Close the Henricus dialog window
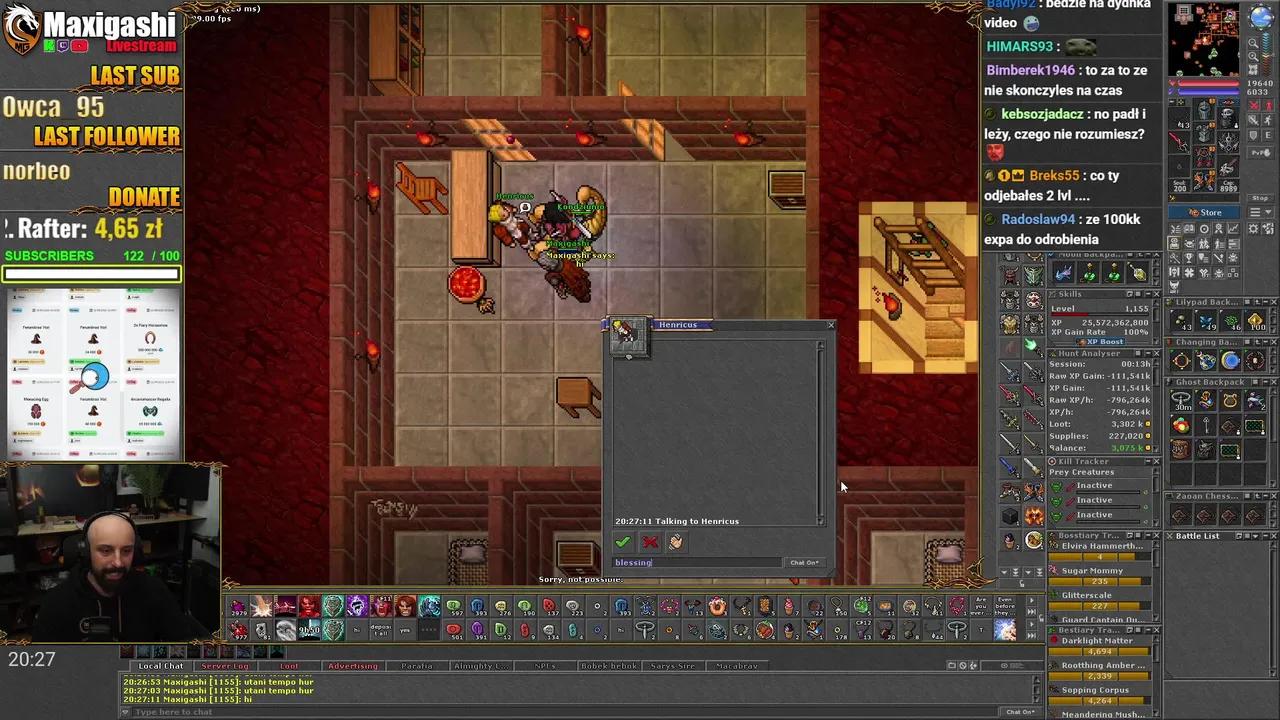The image size is (1280, 720). [x=830, y=325]
